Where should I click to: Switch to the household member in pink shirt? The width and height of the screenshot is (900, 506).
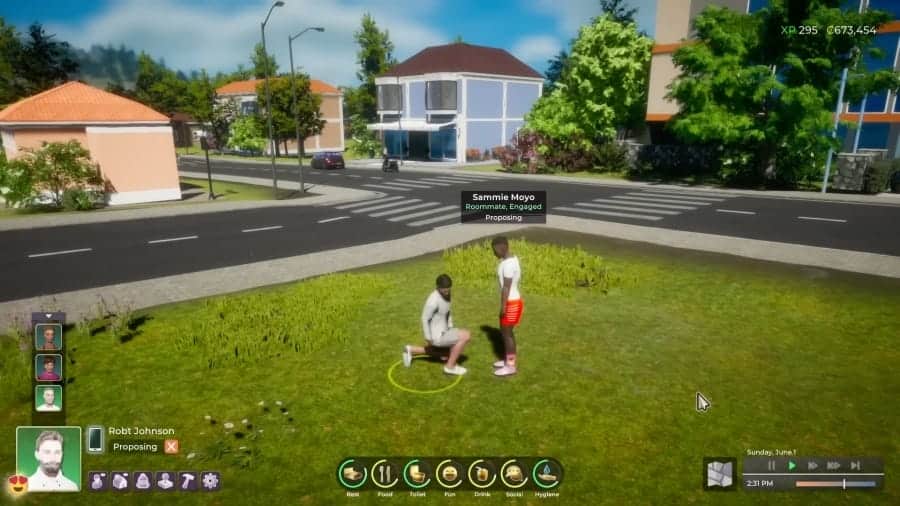coord(48,367)
